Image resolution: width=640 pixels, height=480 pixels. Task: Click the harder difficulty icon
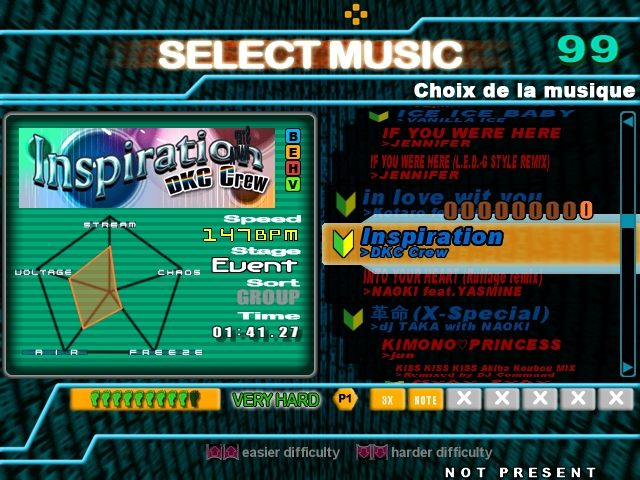(370, 452)
